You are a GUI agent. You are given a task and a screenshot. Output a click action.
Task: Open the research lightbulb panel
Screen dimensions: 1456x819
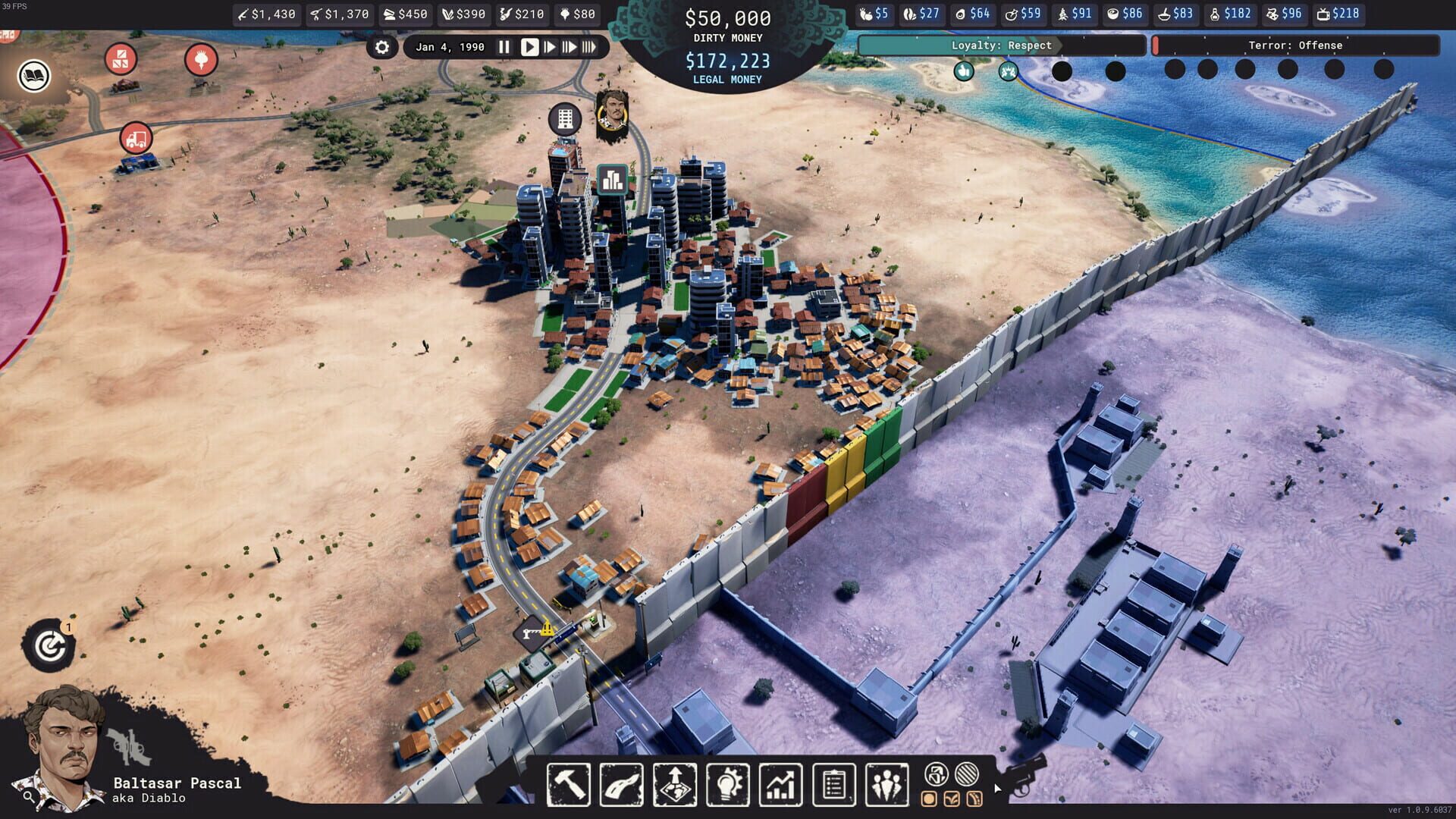(729, 785)
